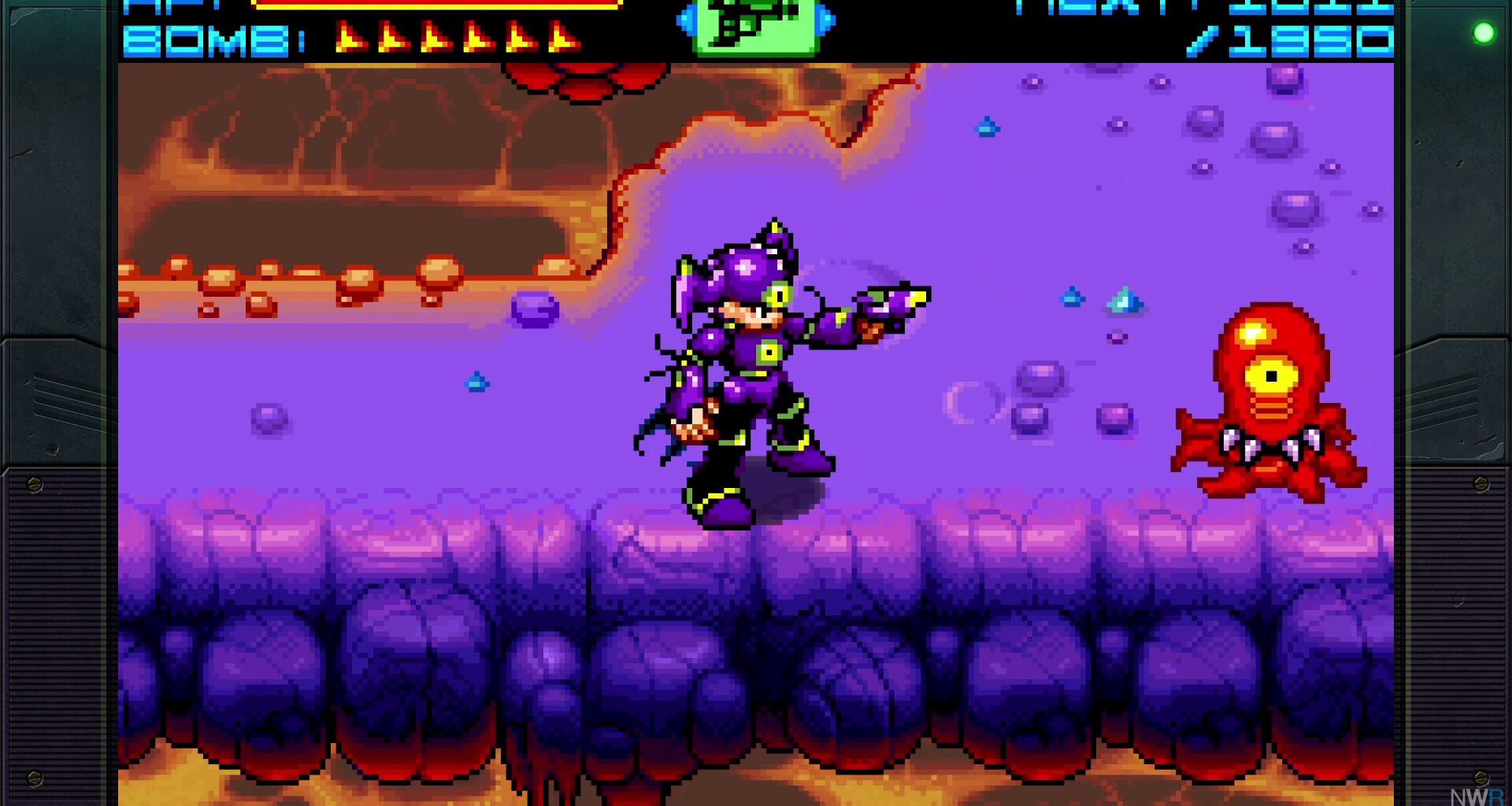The height and width of the screenshot is (806, 1512).
Task: Toggle the green status LED on the bezel
Action: [x=1482, y=33]
